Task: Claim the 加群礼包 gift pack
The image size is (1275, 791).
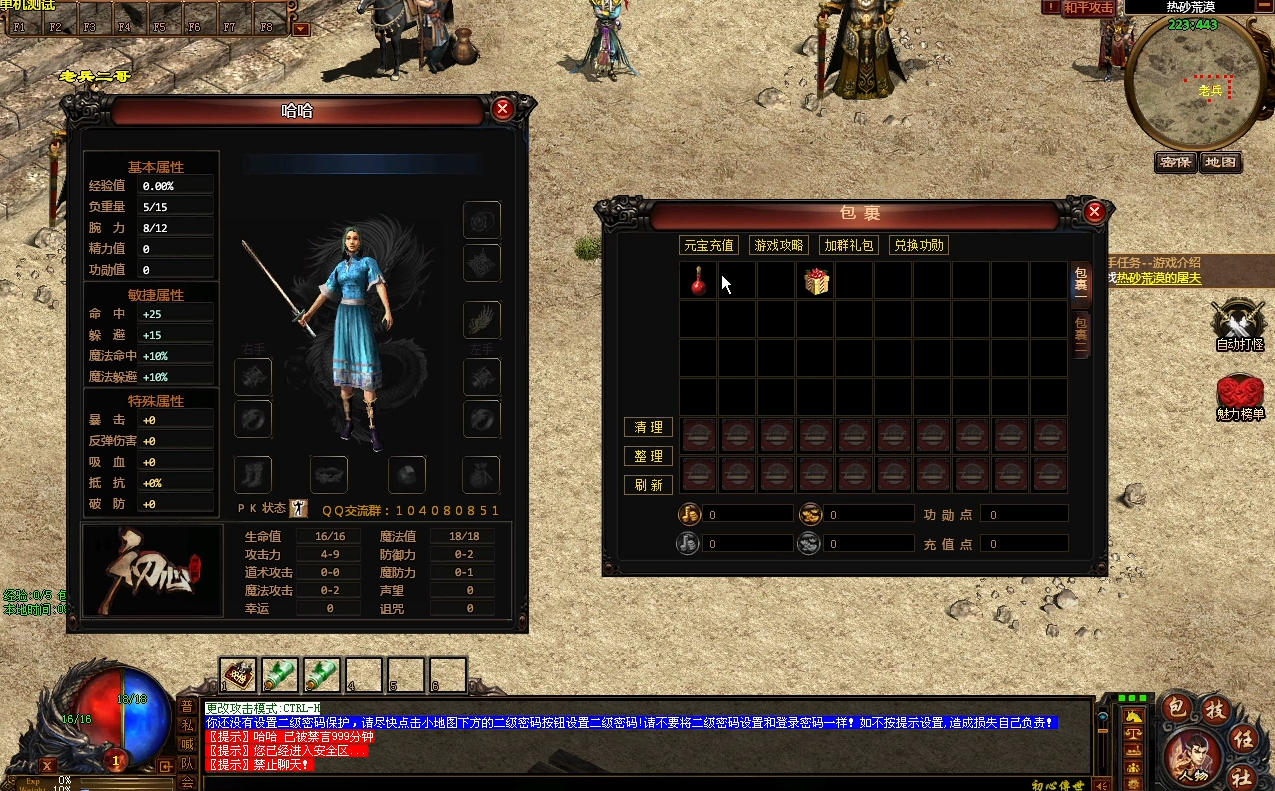Action: 849,245
